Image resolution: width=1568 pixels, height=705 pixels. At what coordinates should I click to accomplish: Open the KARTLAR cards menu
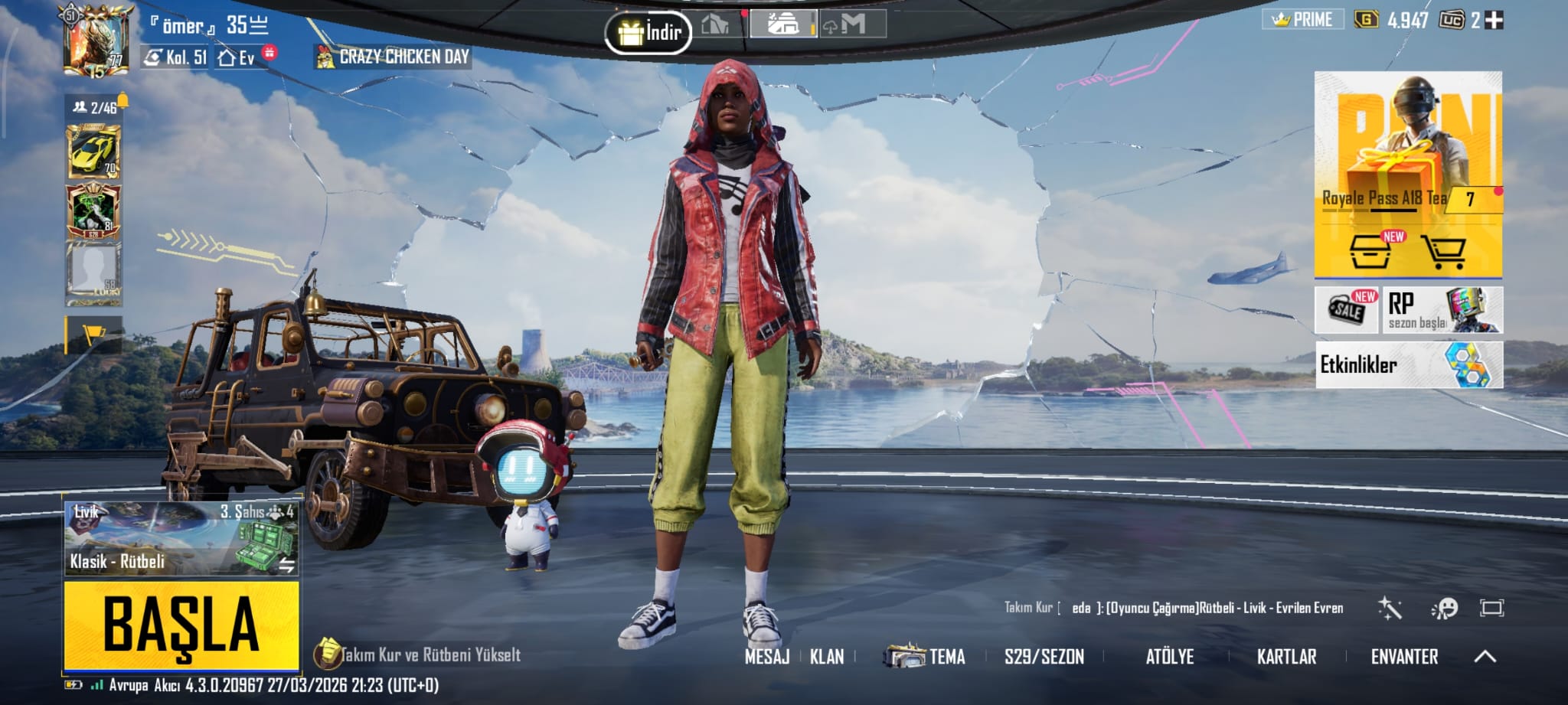point(1286,657)
